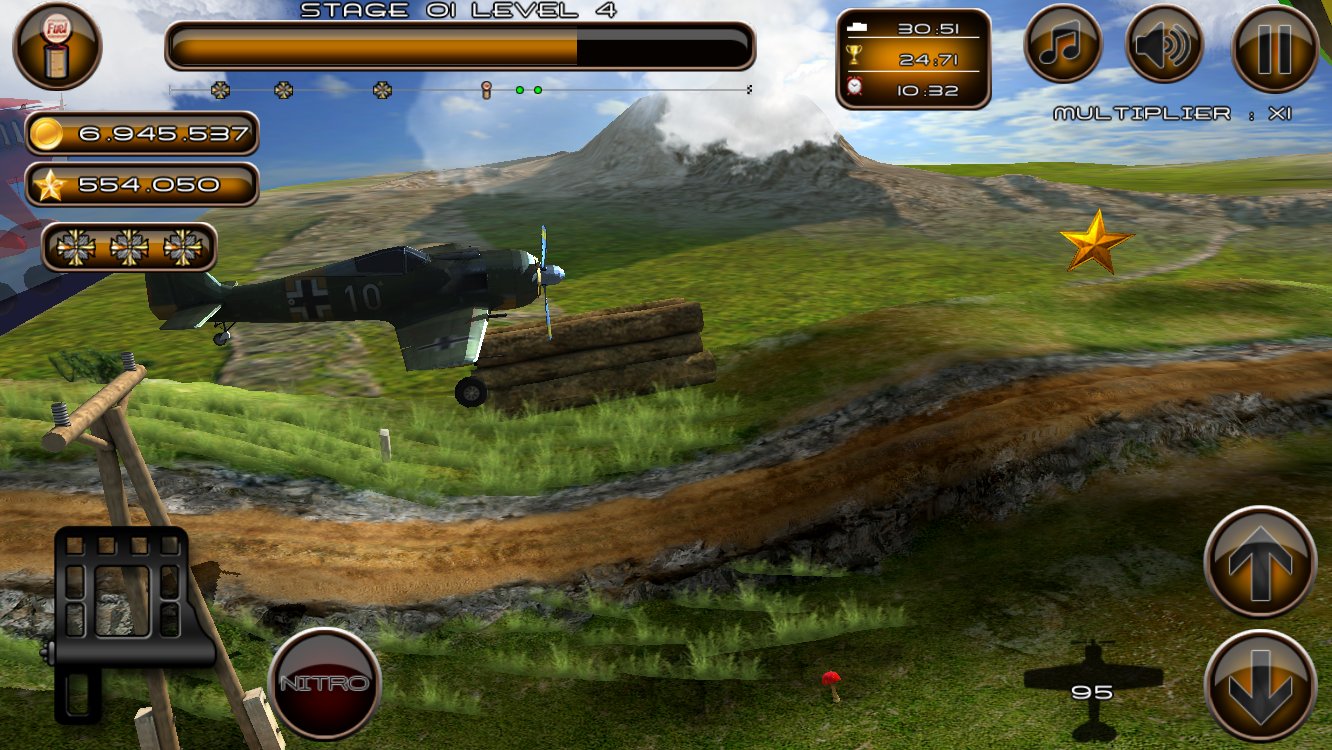Click the checkpoint marker on the route tracker
The height and width of the screenshot is (750, 1332).
click(487, 88)
